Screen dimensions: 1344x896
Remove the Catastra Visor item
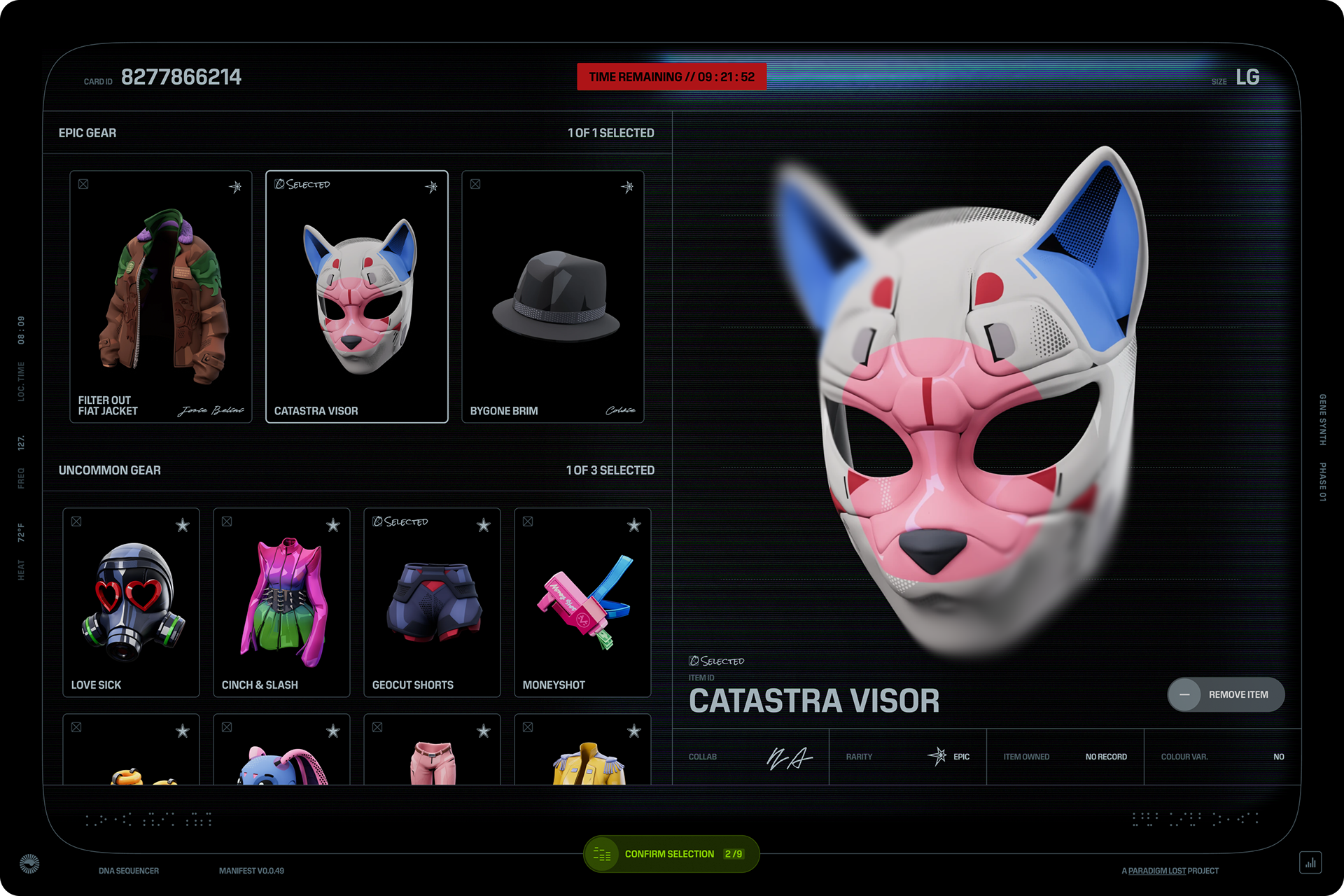(x=1226, y=694)
